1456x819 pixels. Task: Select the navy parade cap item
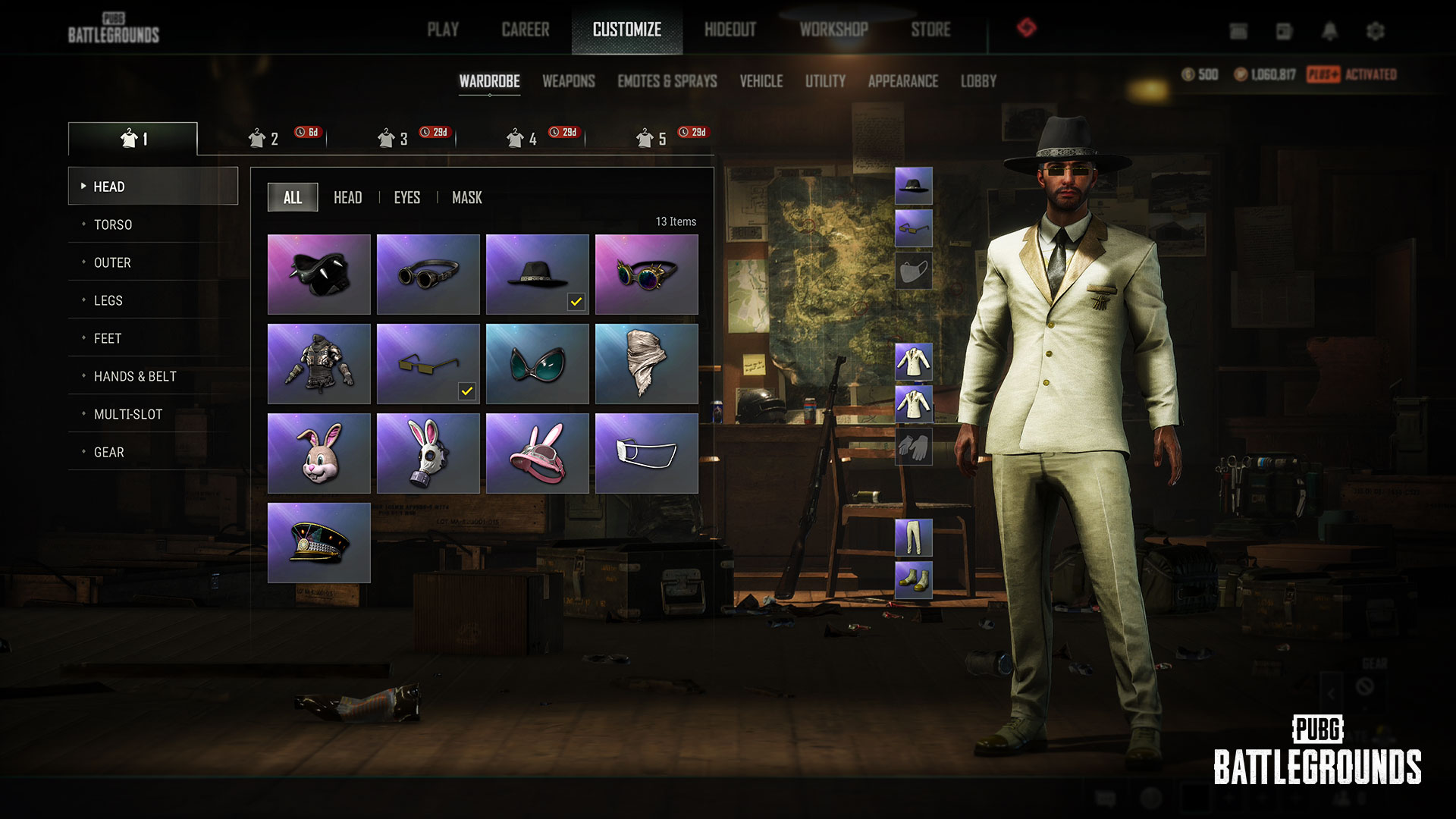(x=318, y=541)
